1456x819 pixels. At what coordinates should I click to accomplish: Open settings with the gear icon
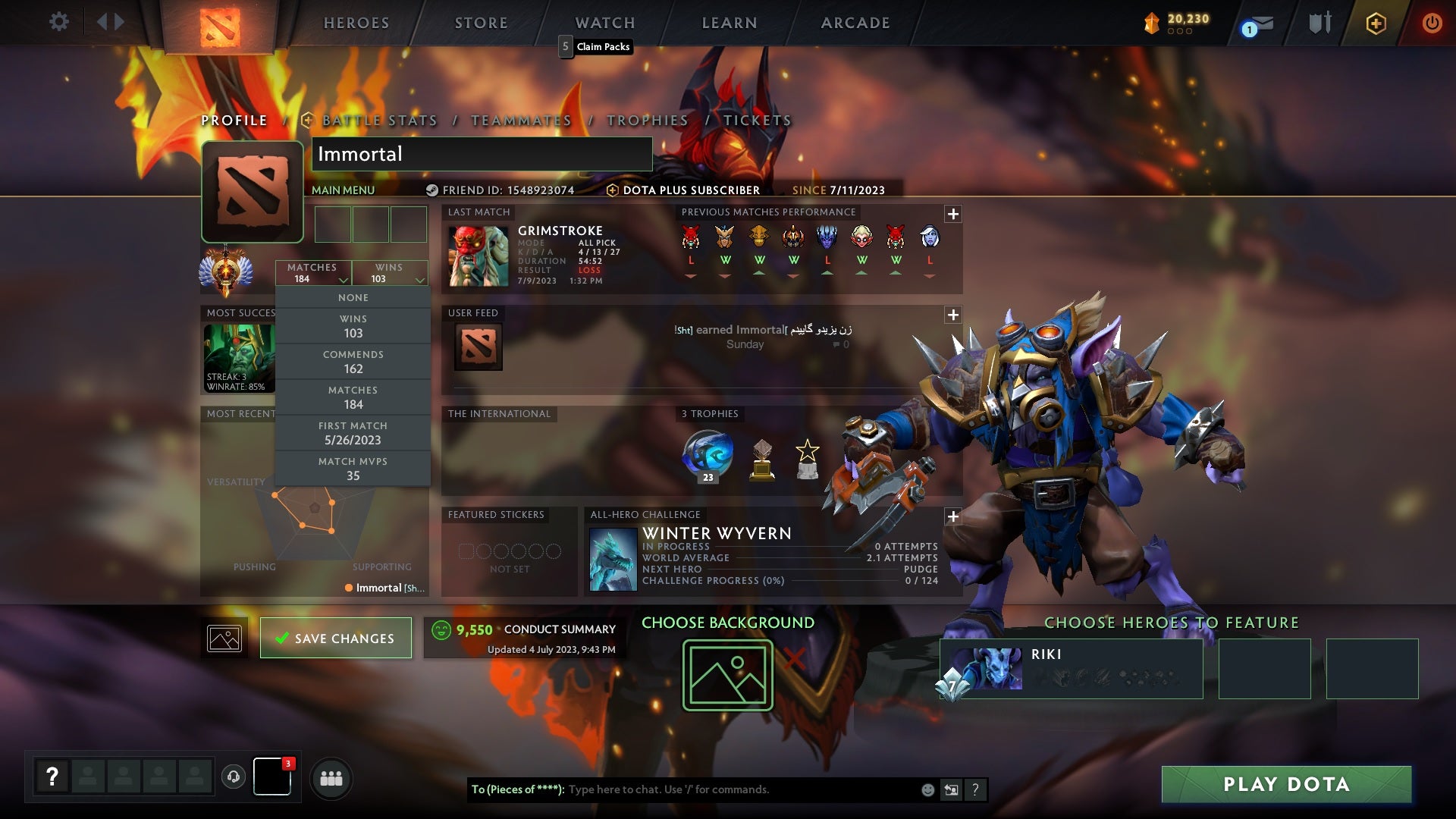coord(59,22)
